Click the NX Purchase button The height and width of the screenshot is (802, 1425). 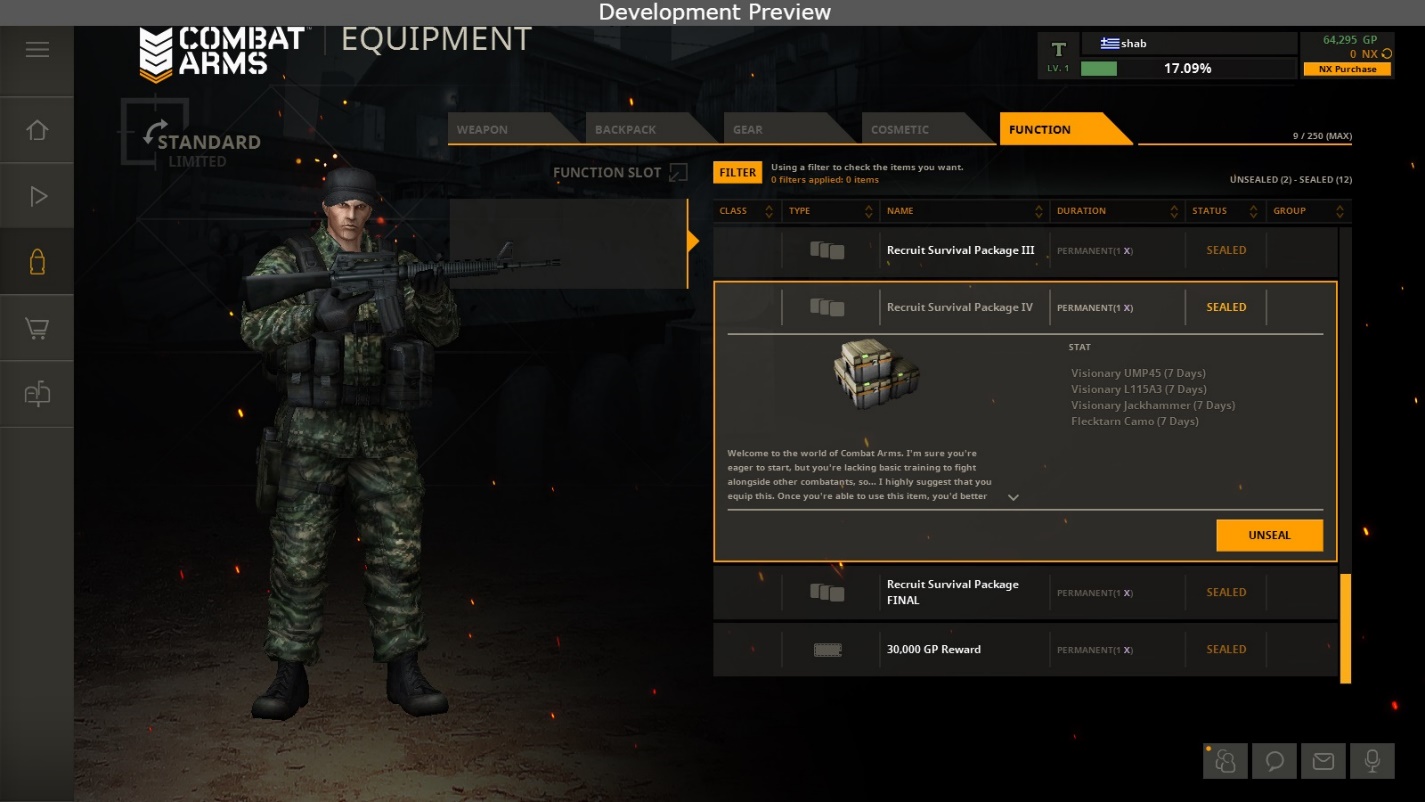click(1347, 69)
